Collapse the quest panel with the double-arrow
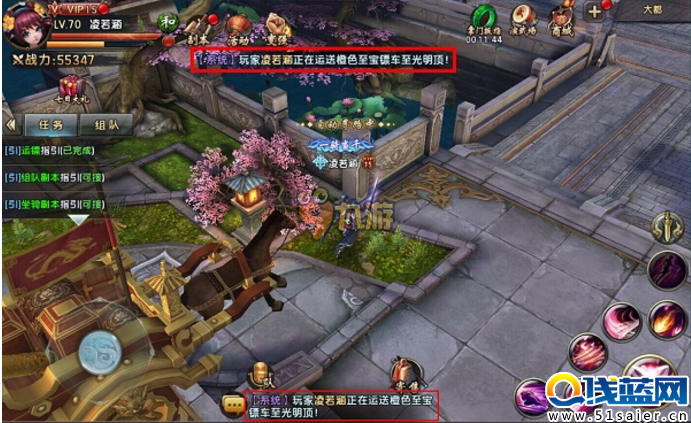The width and height of the screenshot is (691, 423). click(x=10, y=126)
